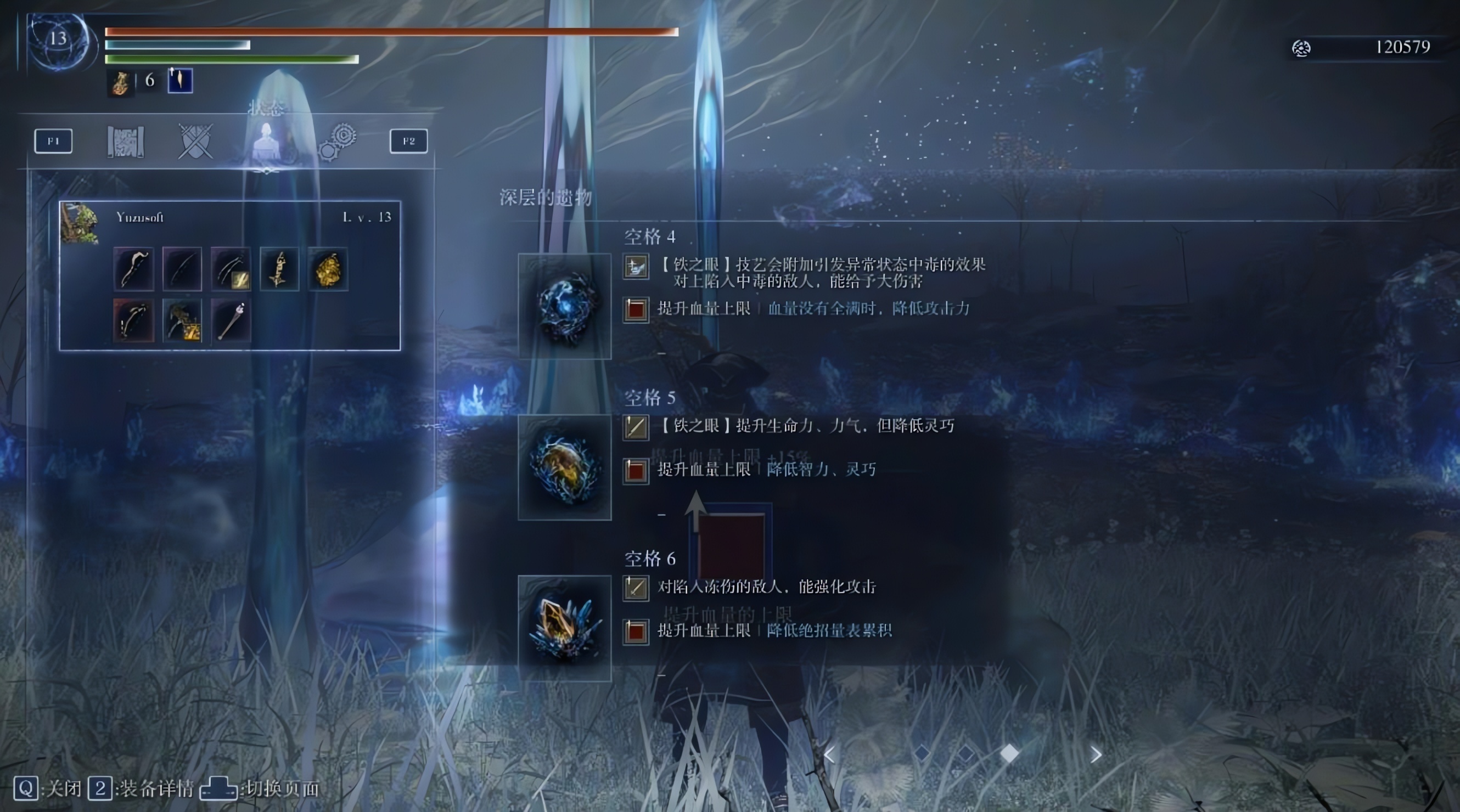Choose the skeletal fishbone item slot

point(279,270)
